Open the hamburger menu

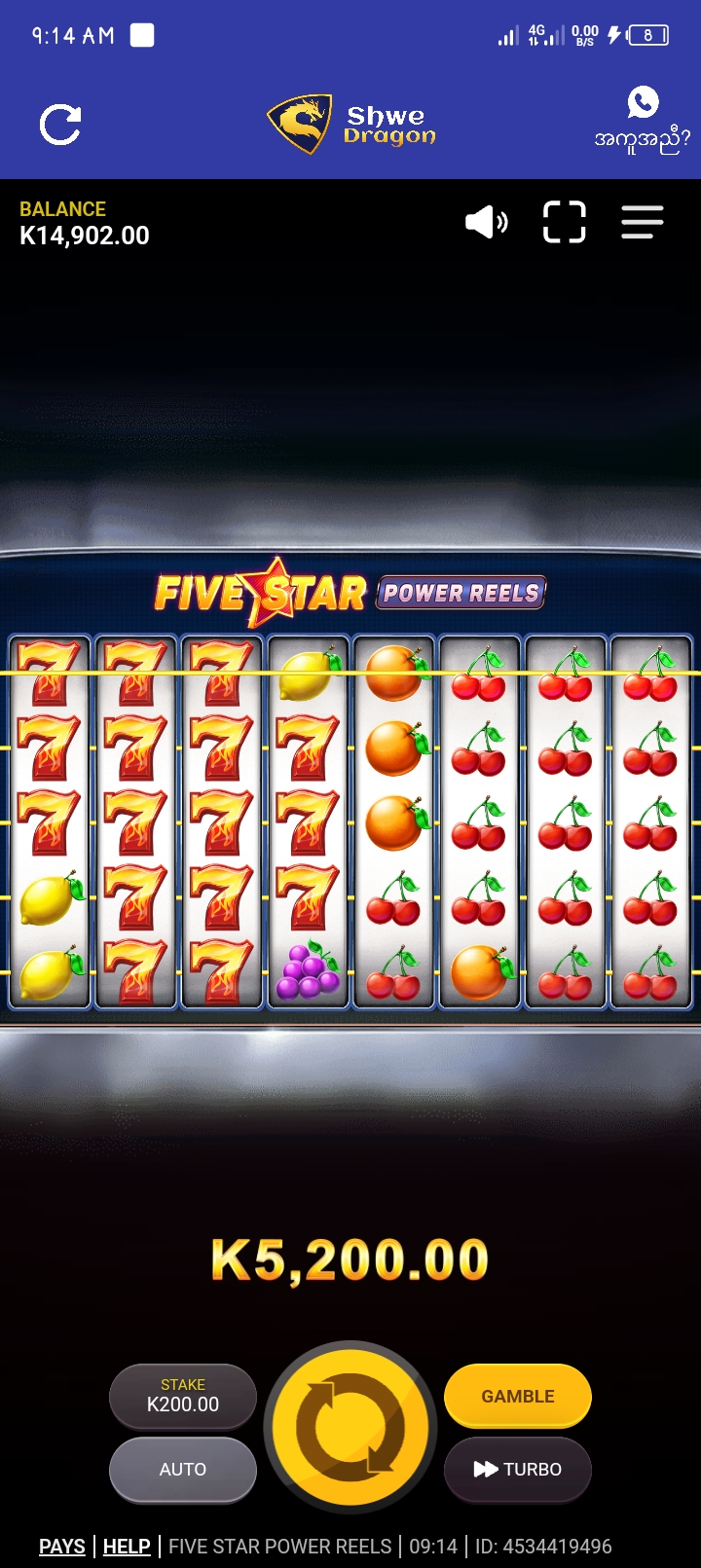point(643,223)
